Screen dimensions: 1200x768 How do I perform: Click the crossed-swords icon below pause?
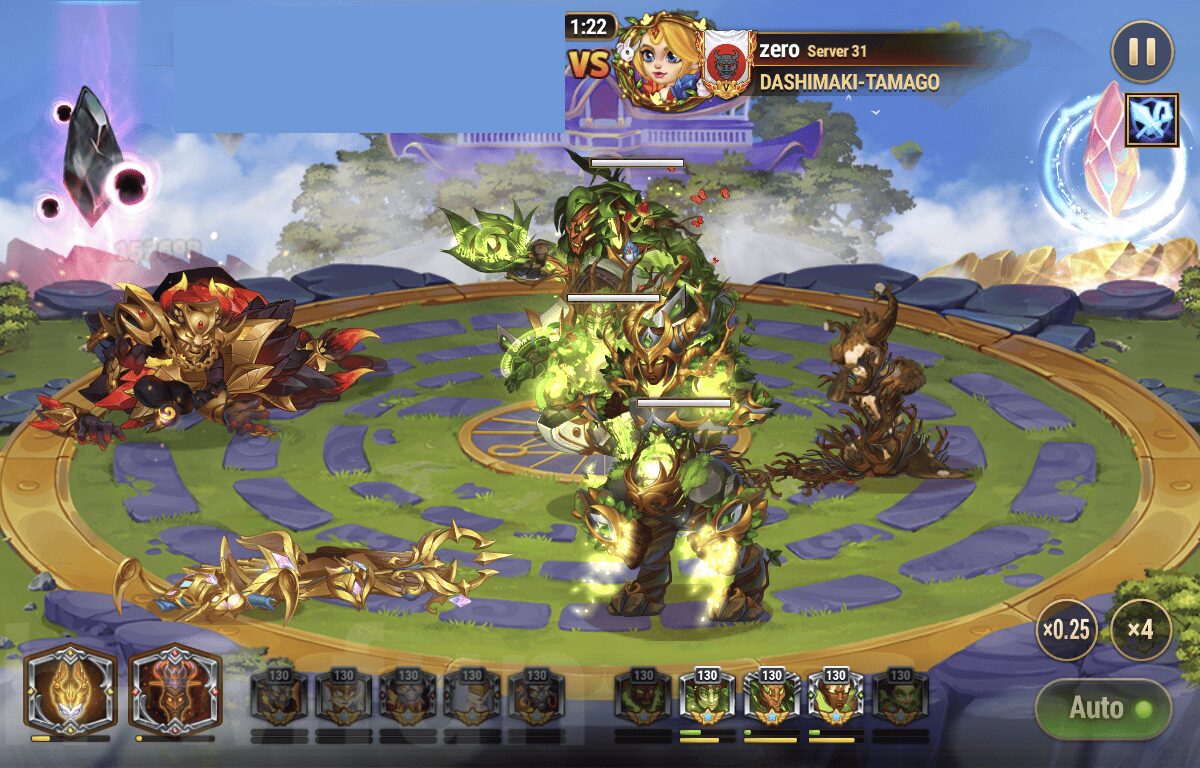tap(1152, 120)
